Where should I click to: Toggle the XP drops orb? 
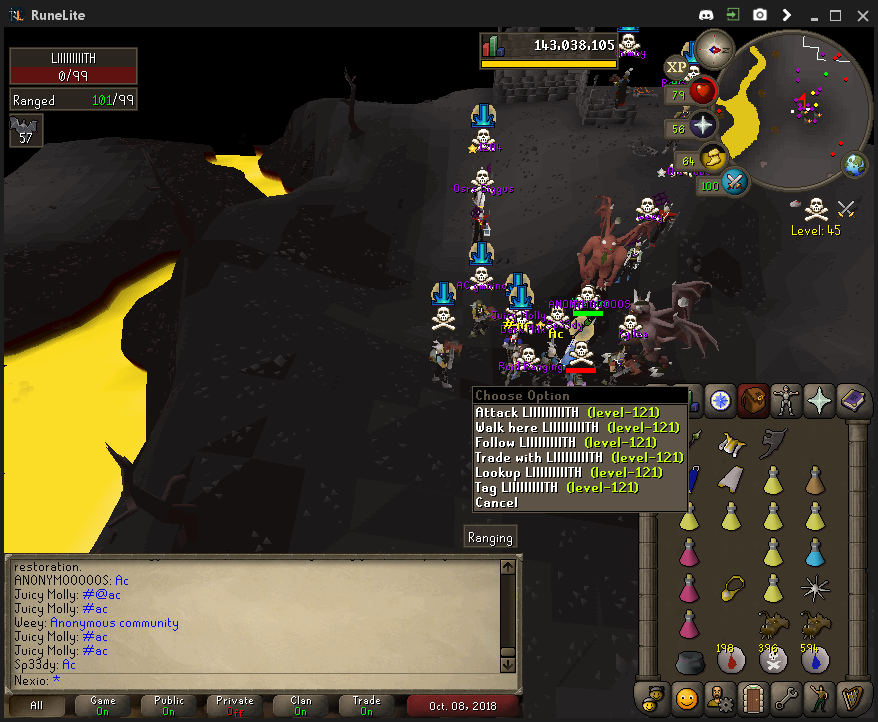pyautogui.click(x=677, y=67)
